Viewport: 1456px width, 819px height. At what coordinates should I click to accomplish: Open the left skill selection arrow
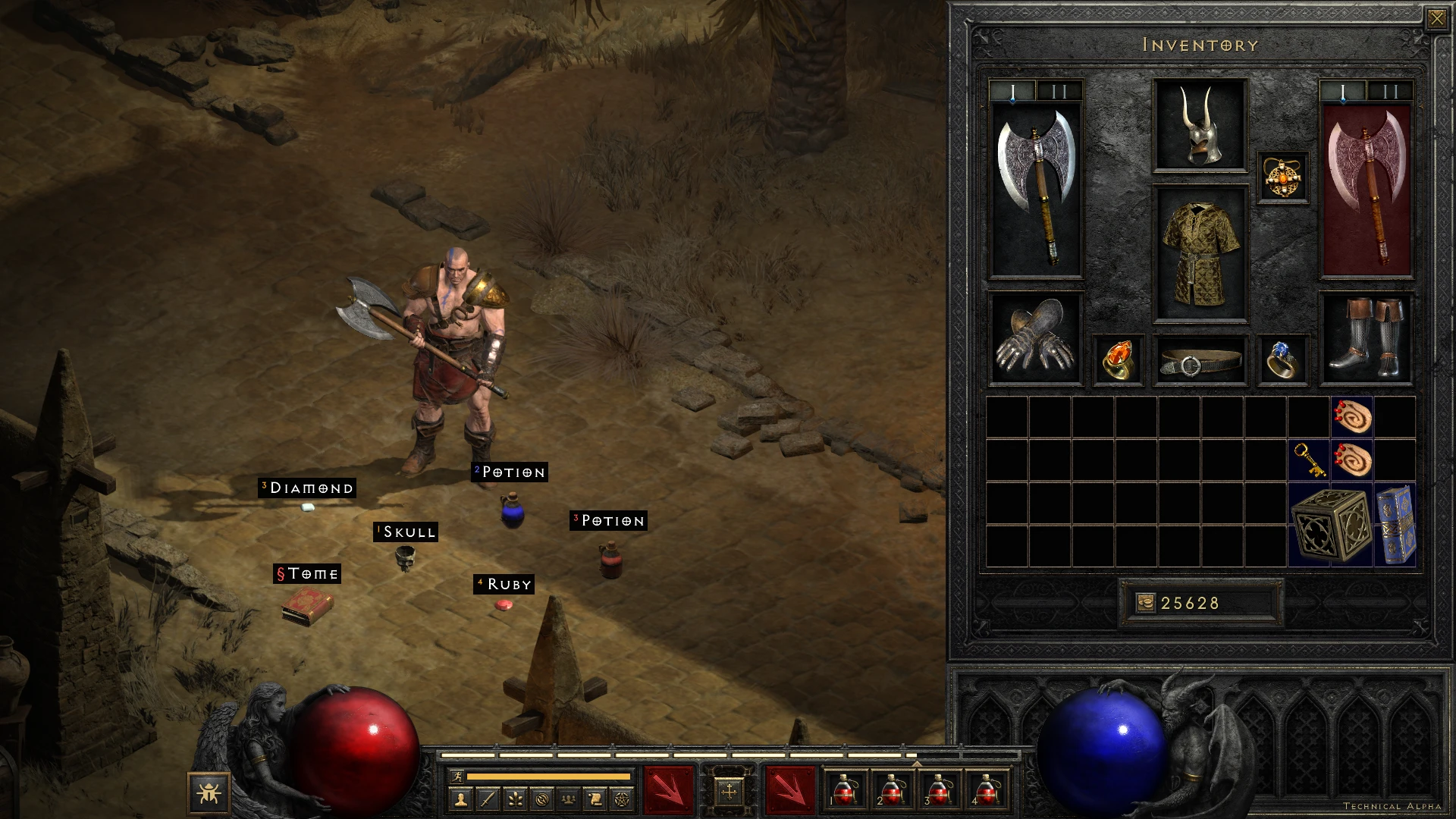pos(668,789)
